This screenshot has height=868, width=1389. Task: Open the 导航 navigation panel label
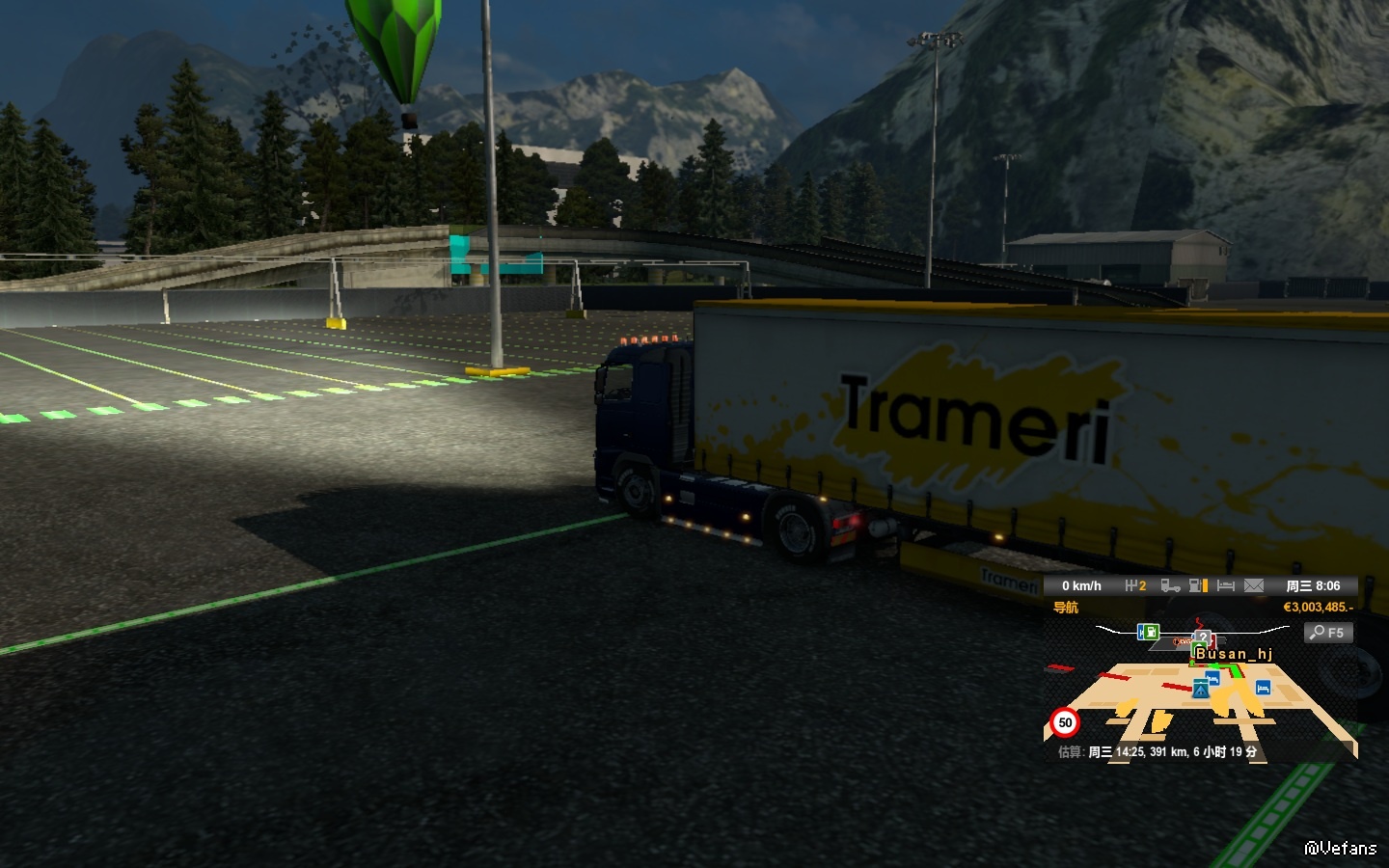click(1066, 608)
